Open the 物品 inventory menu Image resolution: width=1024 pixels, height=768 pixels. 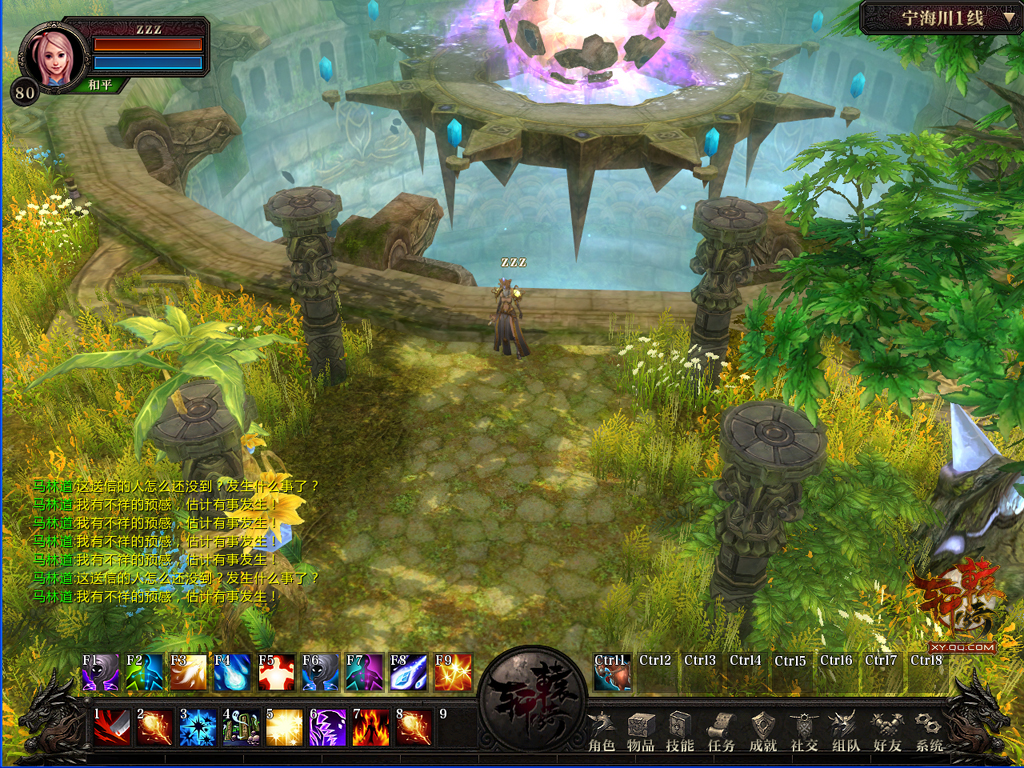point(641,731)
